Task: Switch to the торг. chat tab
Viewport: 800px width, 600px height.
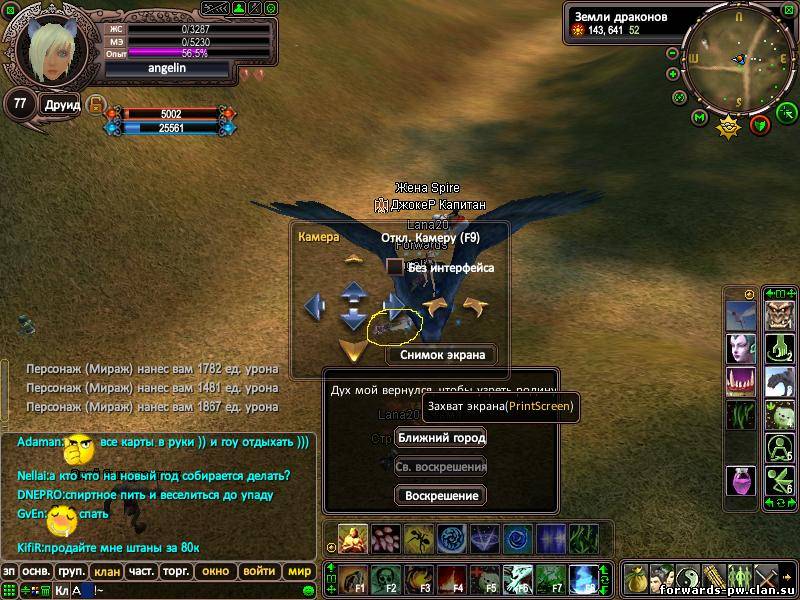Action: click(x=175, y=572)
